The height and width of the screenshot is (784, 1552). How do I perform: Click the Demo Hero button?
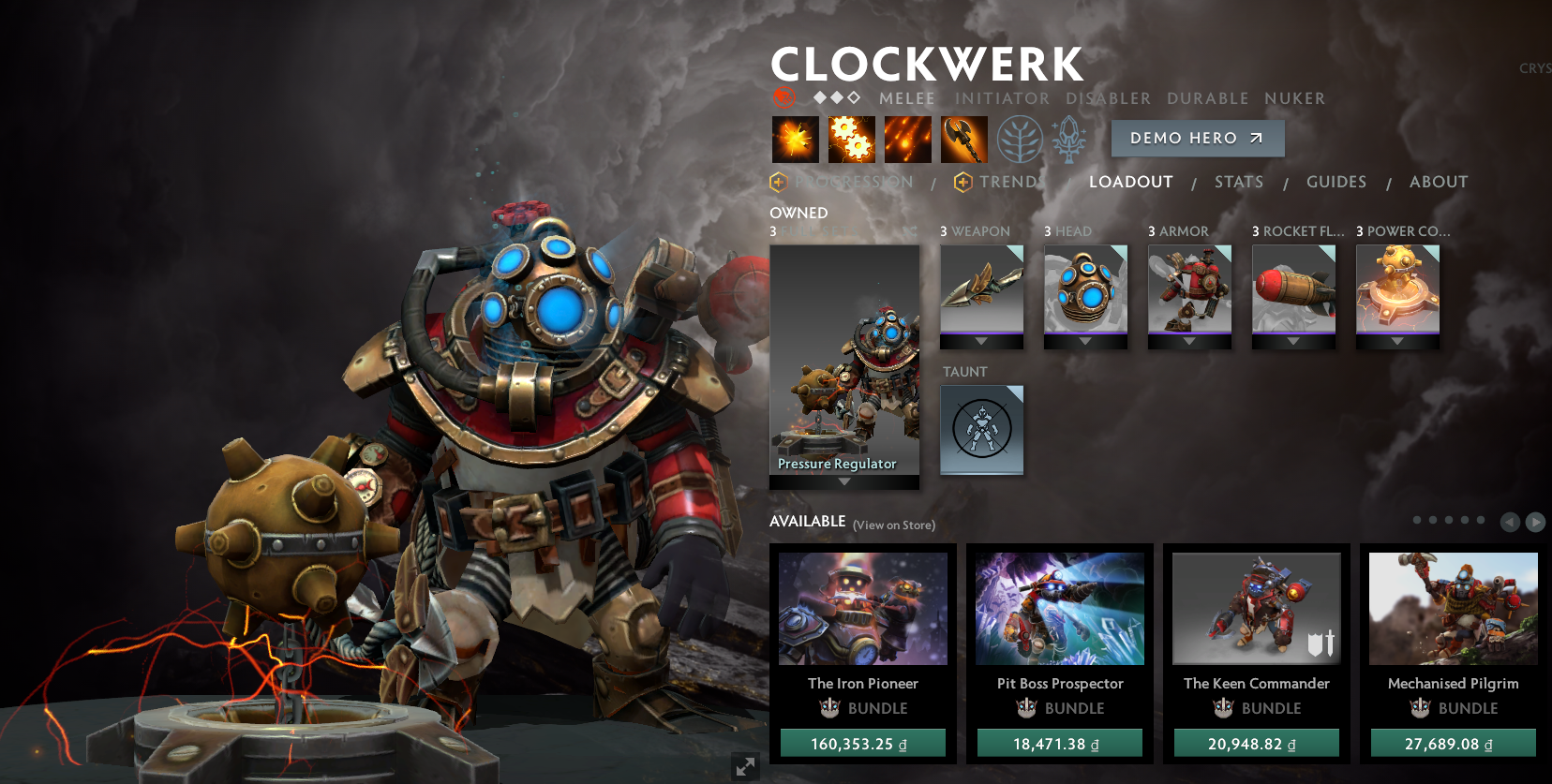click(1197, 138)
